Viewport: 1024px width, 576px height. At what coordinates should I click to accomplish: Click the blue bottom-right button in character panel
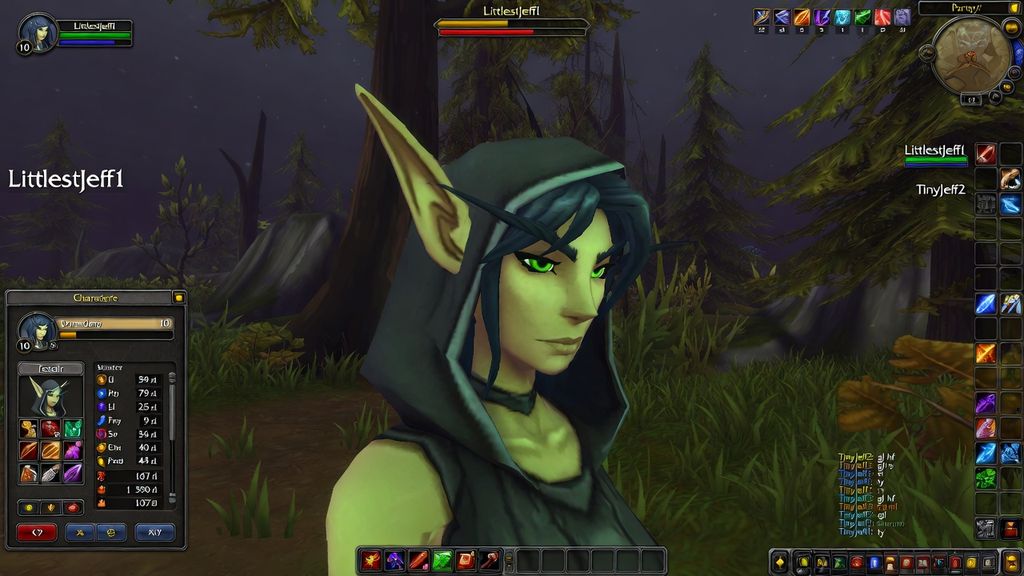155,532
